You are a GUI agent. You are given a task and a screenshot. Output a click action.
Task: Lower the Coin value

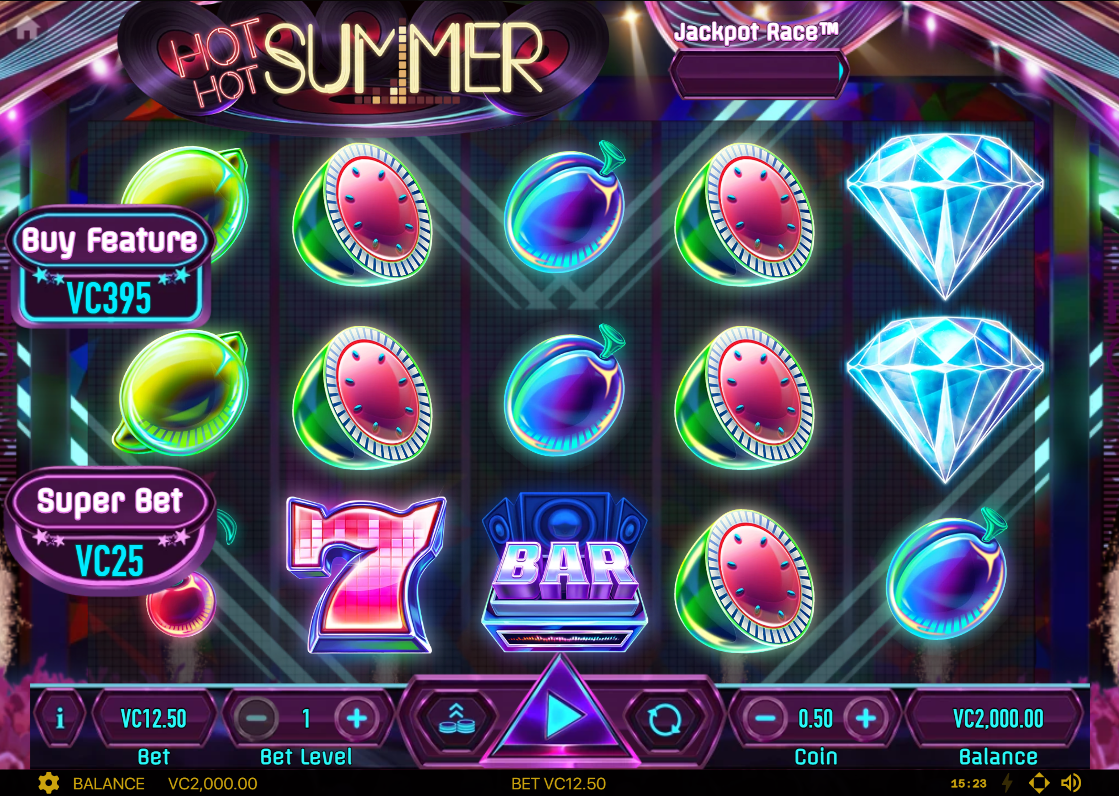[765, 717]
